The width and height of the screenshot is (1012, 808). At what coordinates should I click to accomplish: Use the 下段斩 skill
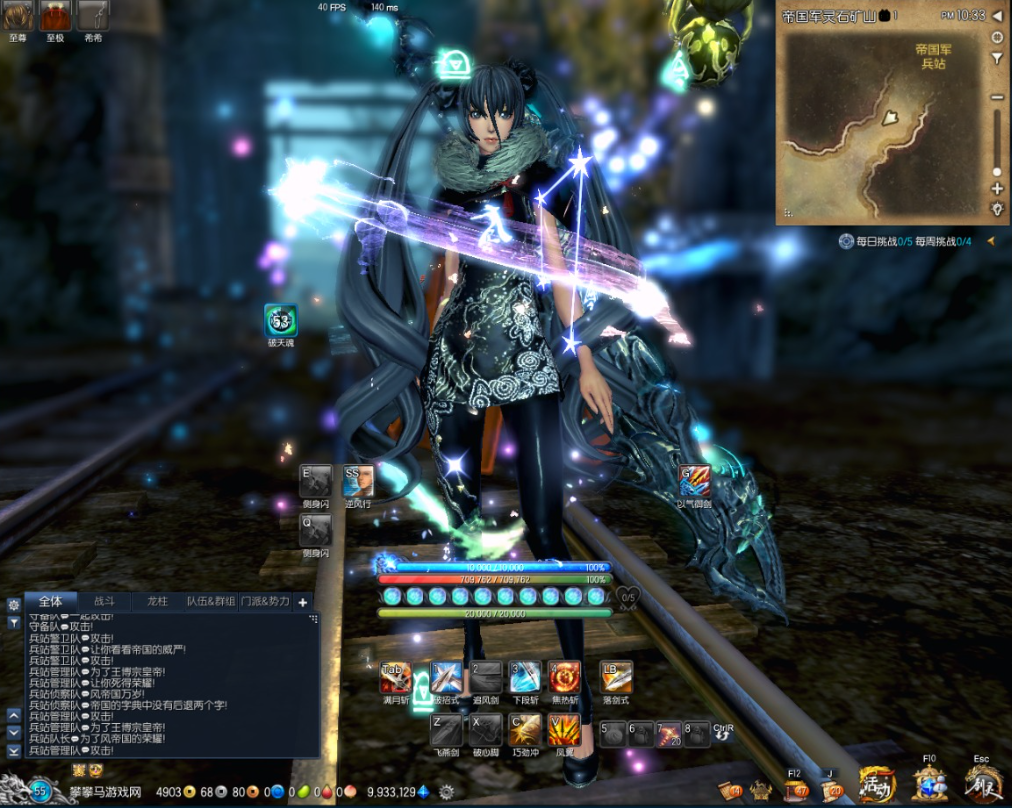point(525,677)
